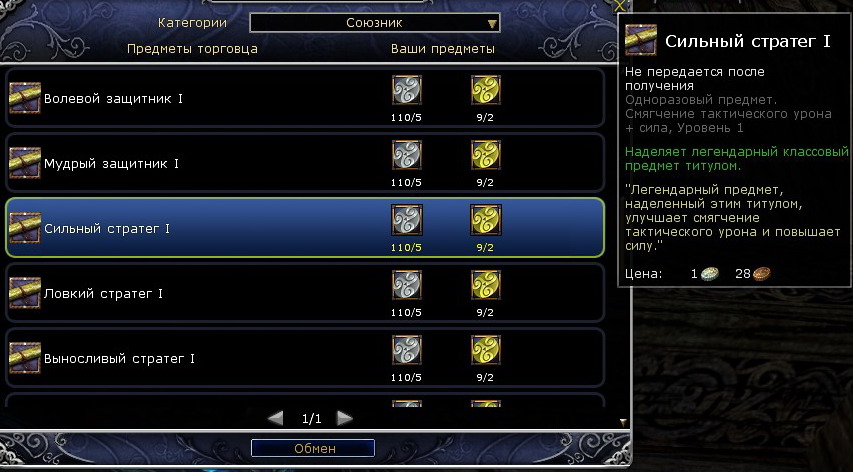Click the silver token in Волевой защитник row

(x=406, y=91)
